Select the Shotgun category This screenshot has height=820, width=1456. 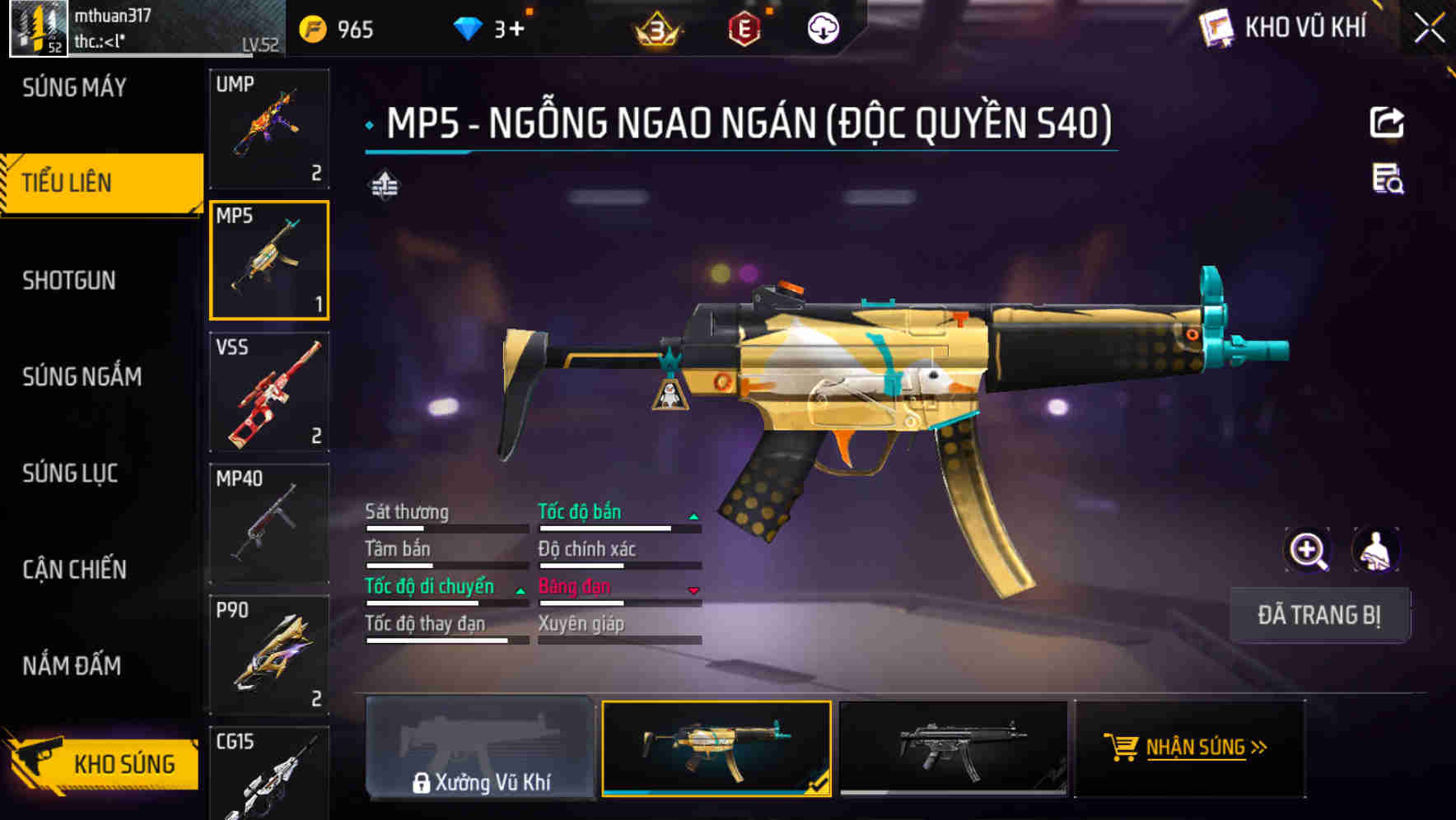[x=69, y=281]
